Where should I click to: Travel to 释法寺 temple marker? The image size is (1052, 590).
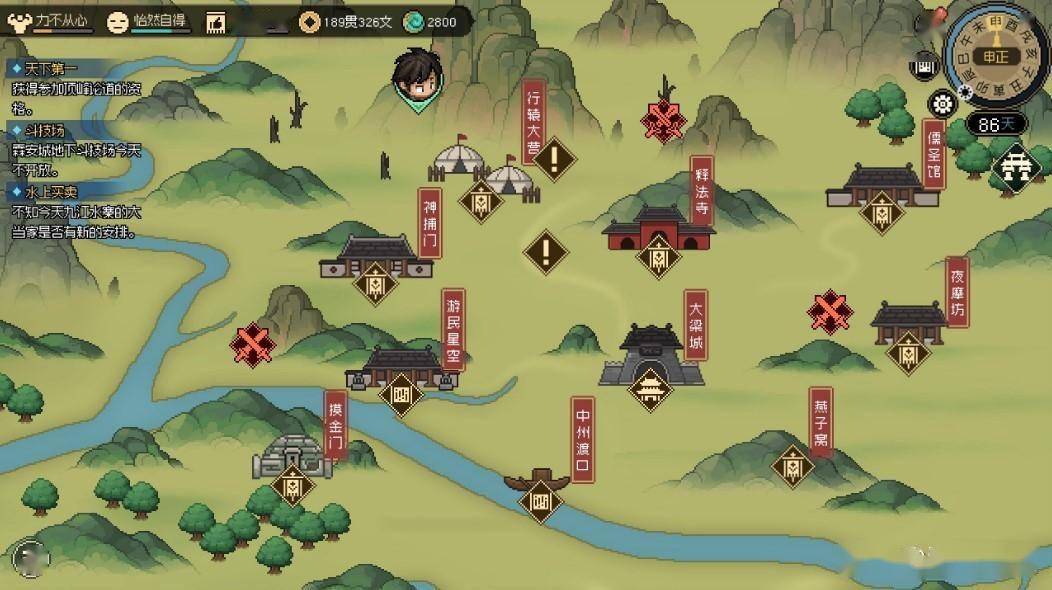[x=658, y=258]
